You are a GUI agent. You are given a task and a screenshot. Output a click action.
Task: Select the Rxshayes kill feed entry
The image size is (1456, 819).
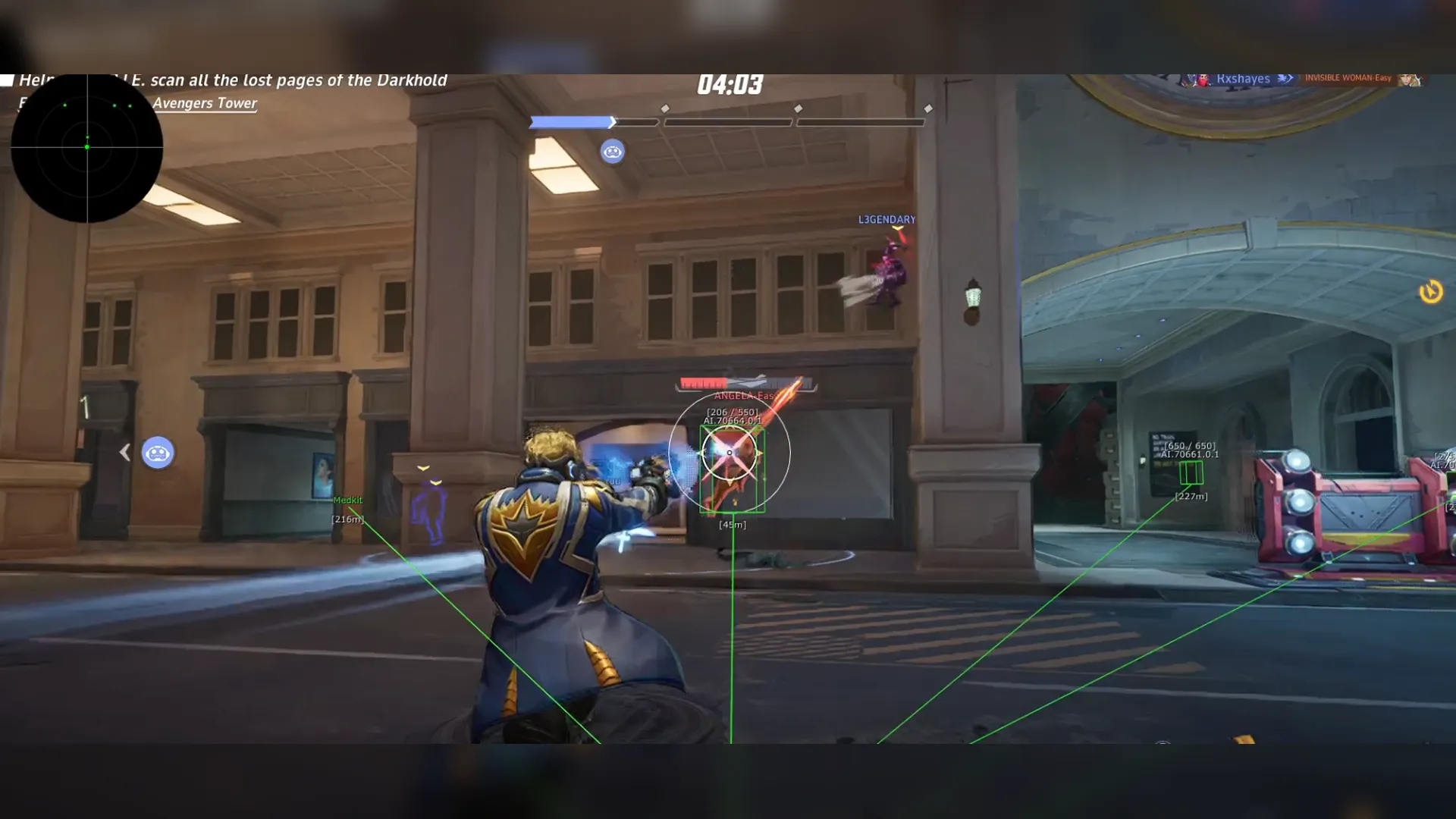click(1242, 79)
